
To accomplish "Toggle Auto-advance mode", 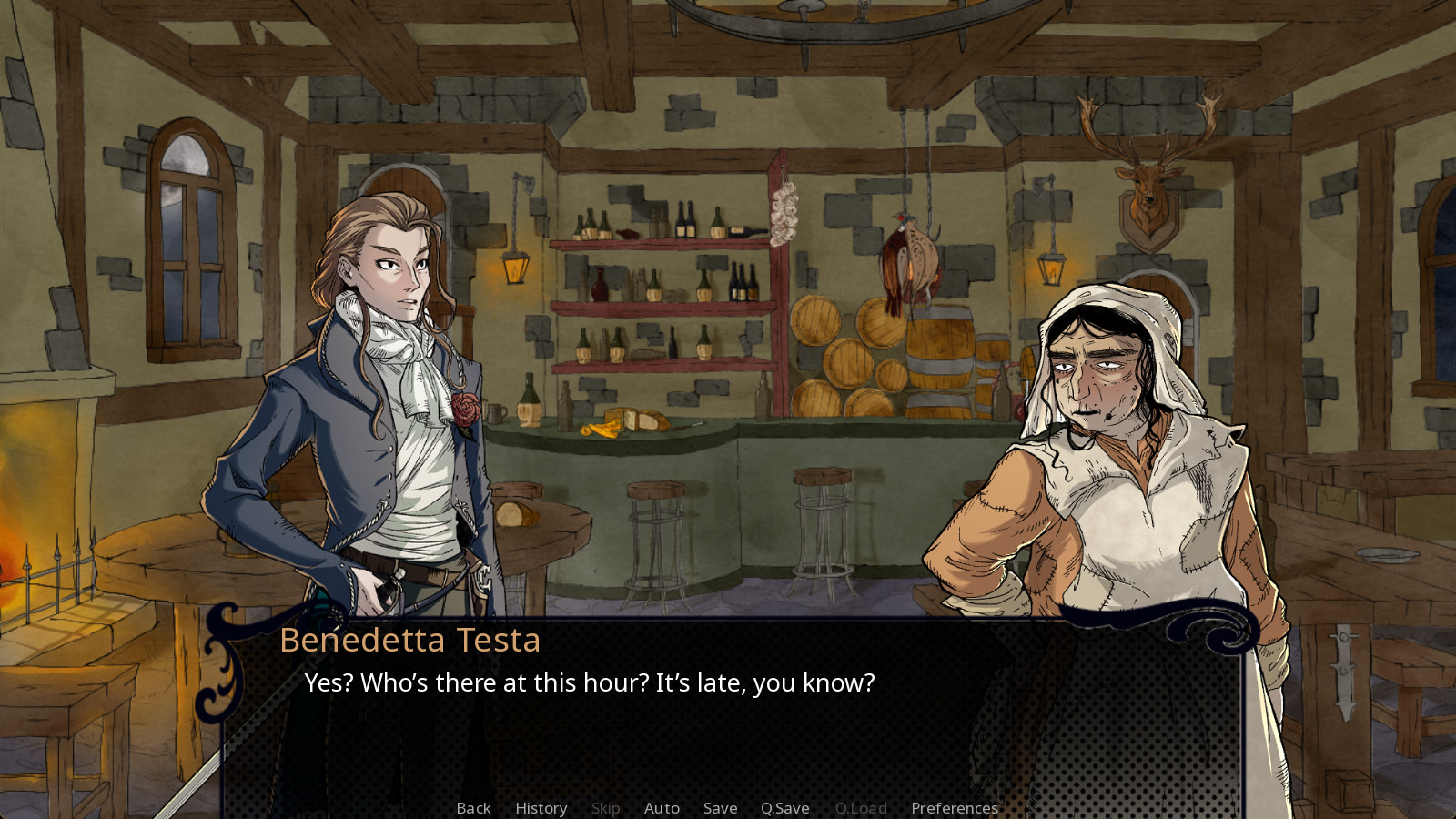I will click(662, 808).
